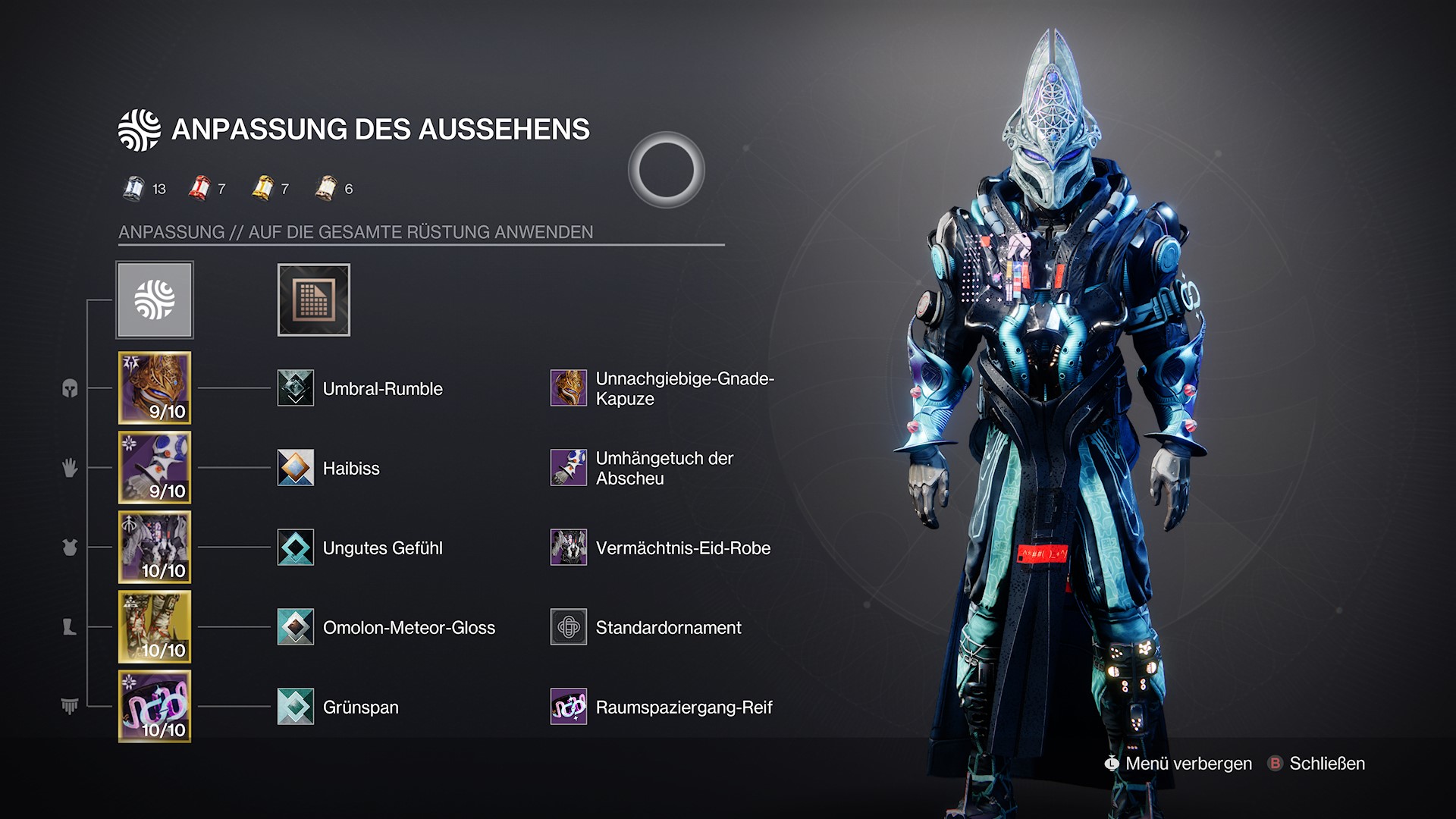Image resolution: width=1456 pixels, height=819 pixels.
Task: Select the golden helmet armor slot
Action: click(155, 388)
